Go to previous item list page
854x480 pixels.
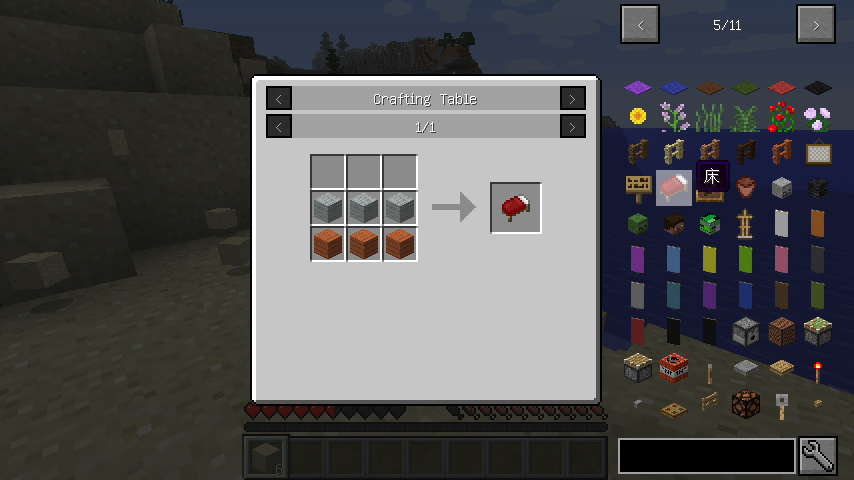coord(640,25)
